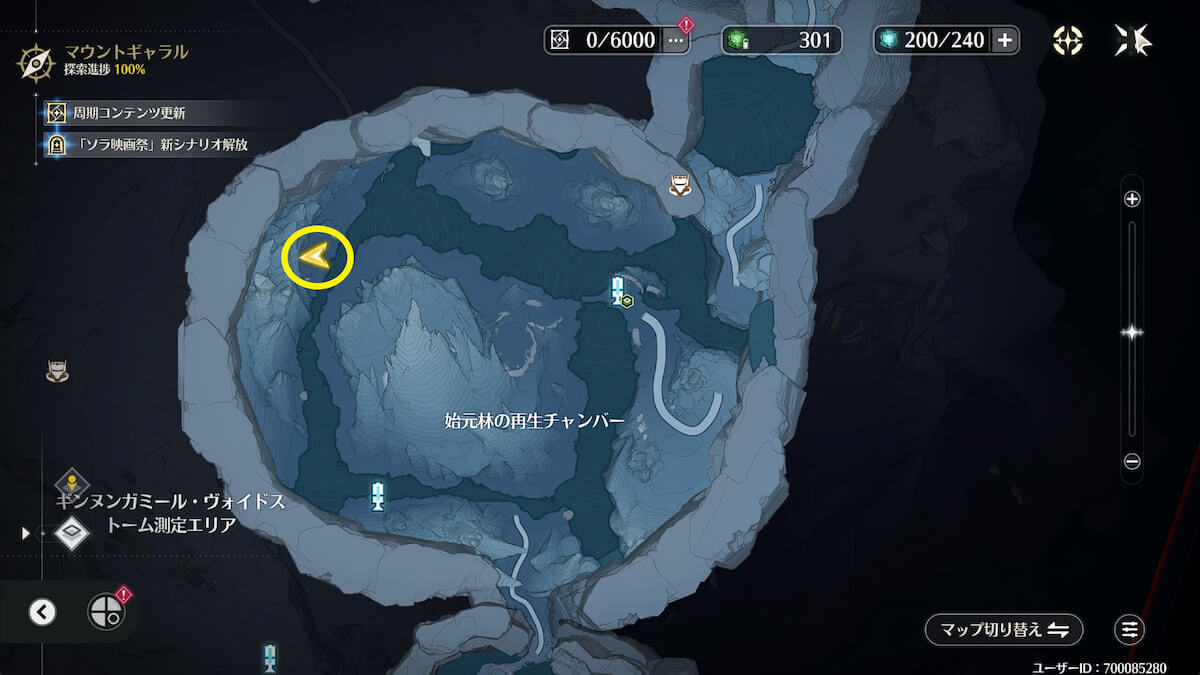Click the expand arrow at the left edge
The height and width of the screenshot is (675, 1200).
click(x=25, y=534)
